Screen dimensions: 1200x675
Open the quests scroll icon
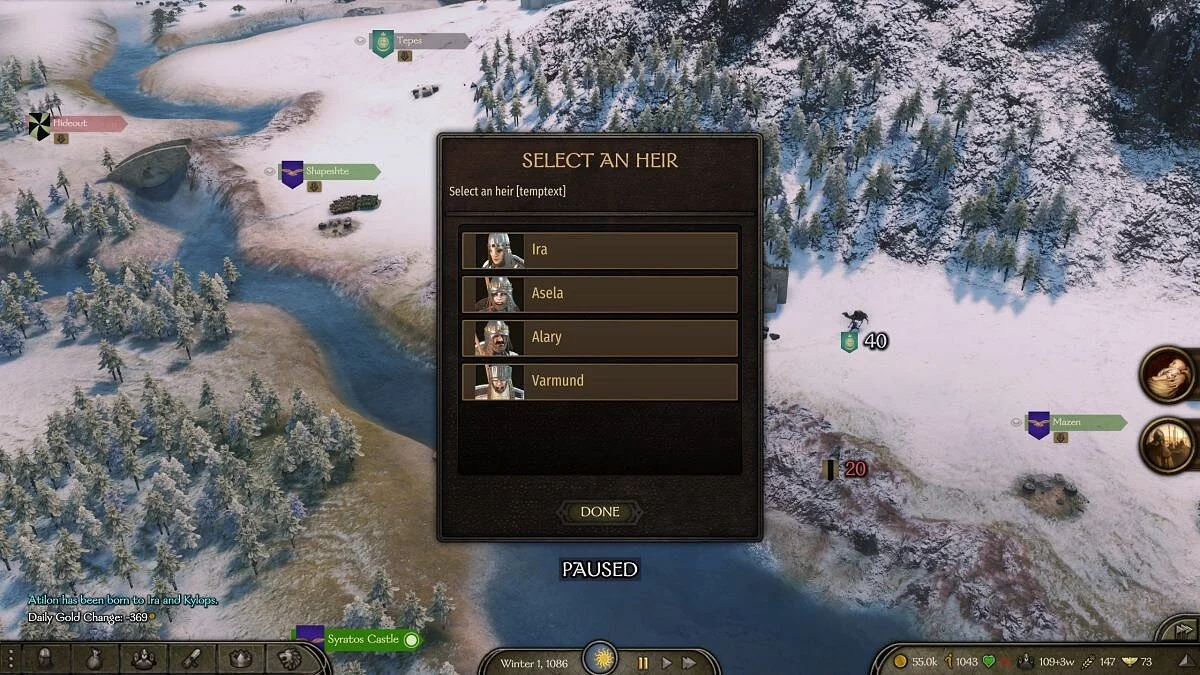(x=191, y=658)
